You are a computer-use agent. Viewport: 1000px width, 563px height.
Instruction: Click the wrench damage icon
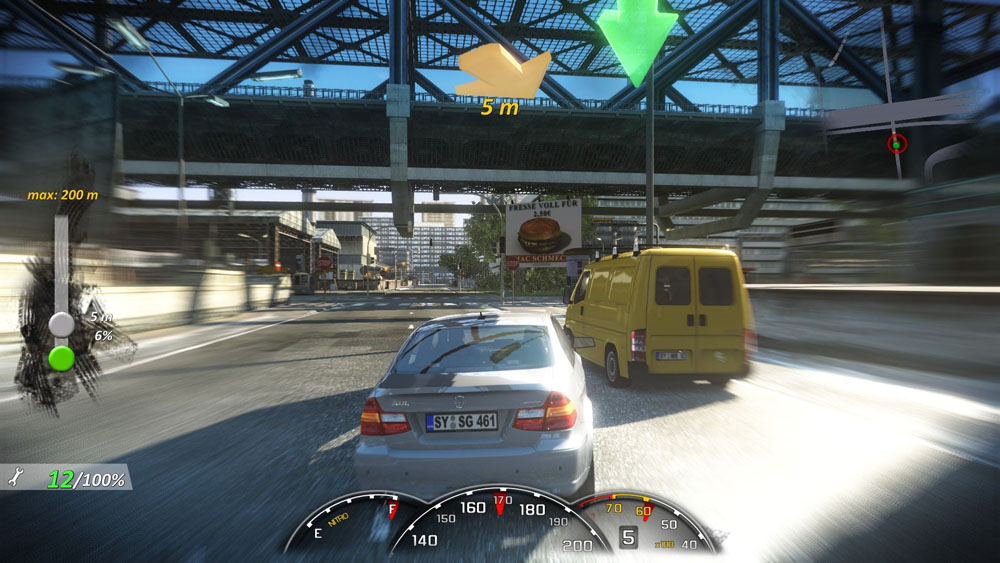tap(15, 479)
